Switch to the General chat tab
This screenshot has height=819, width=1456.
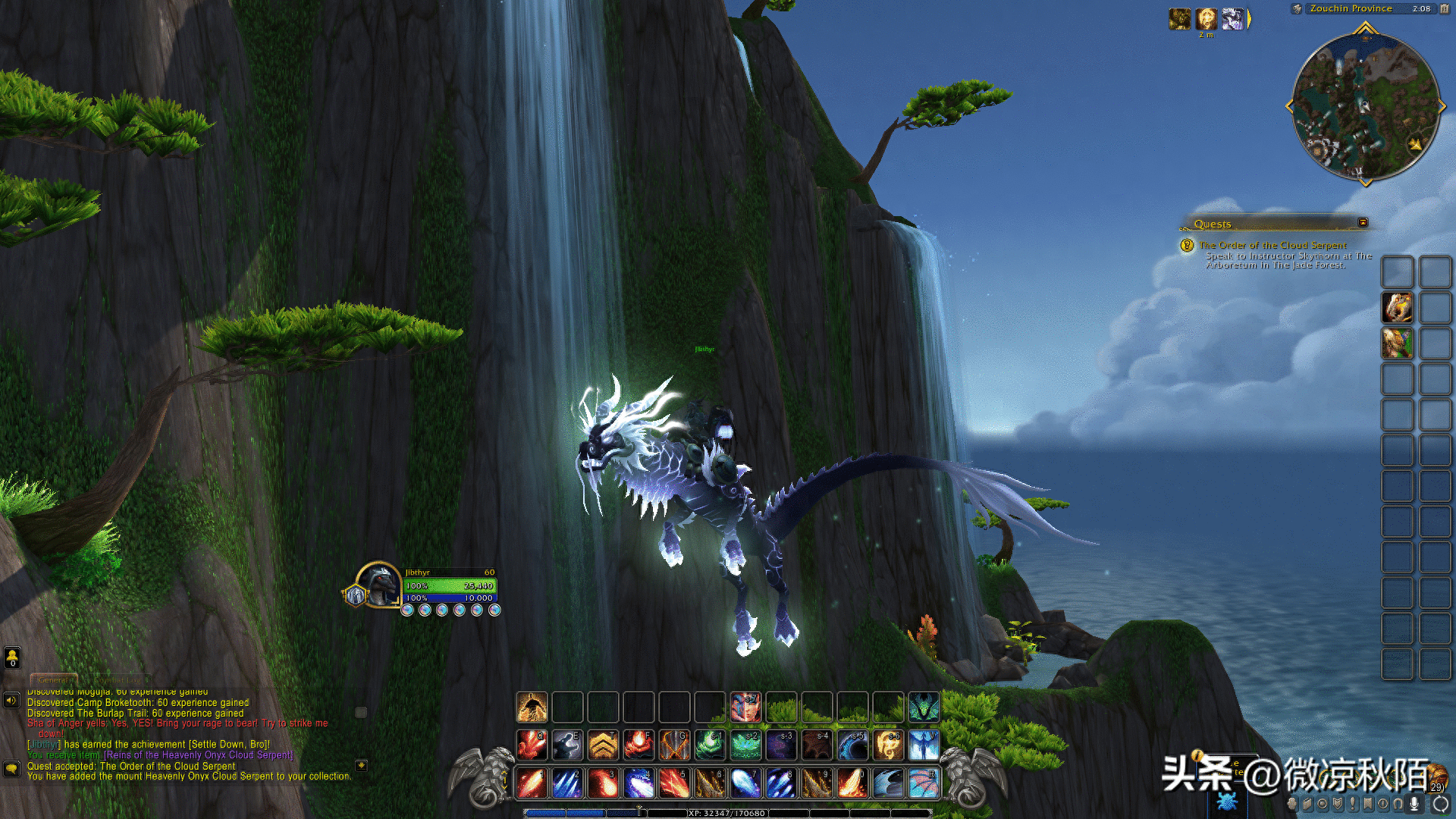coord(53,679)
